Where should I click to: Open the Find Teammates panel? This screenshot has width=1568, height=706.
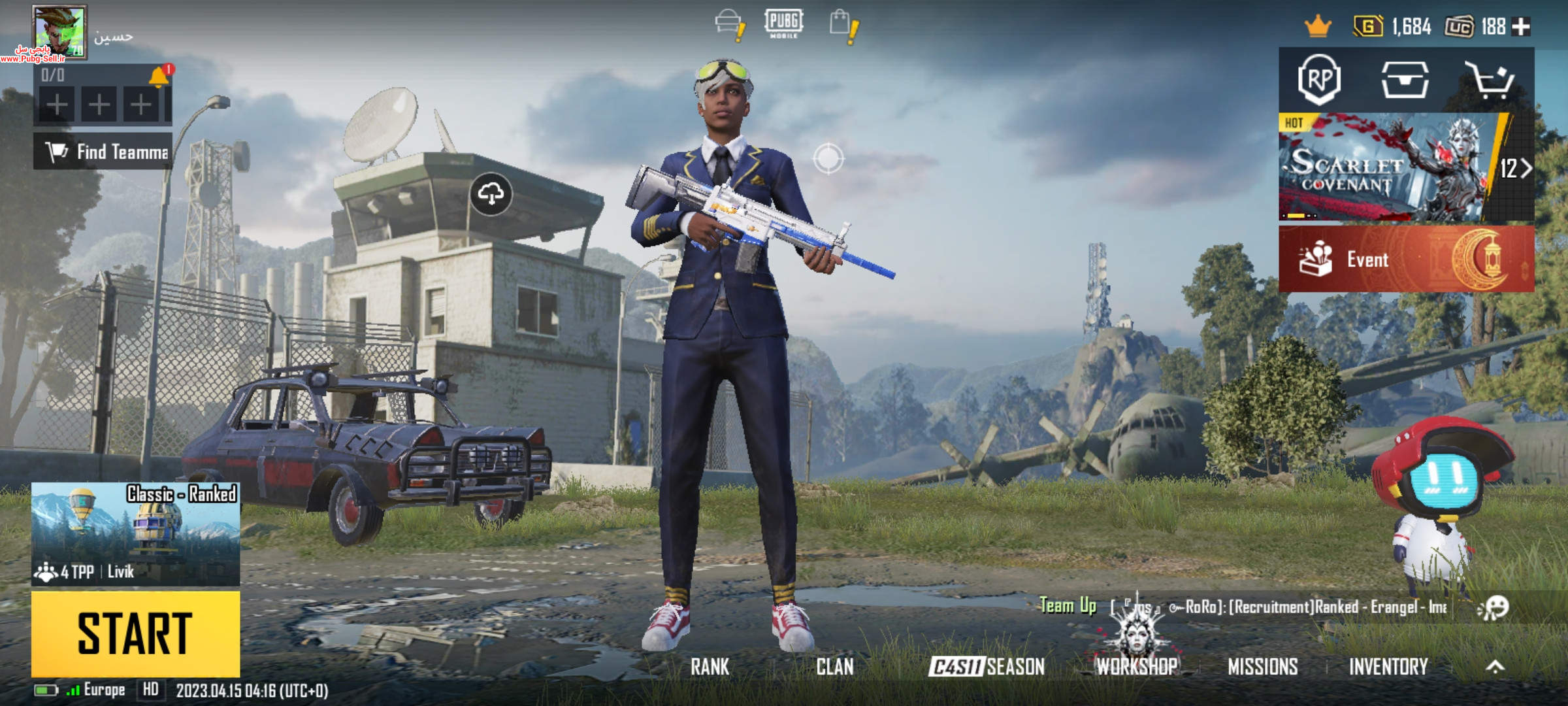tap(103, 152)
